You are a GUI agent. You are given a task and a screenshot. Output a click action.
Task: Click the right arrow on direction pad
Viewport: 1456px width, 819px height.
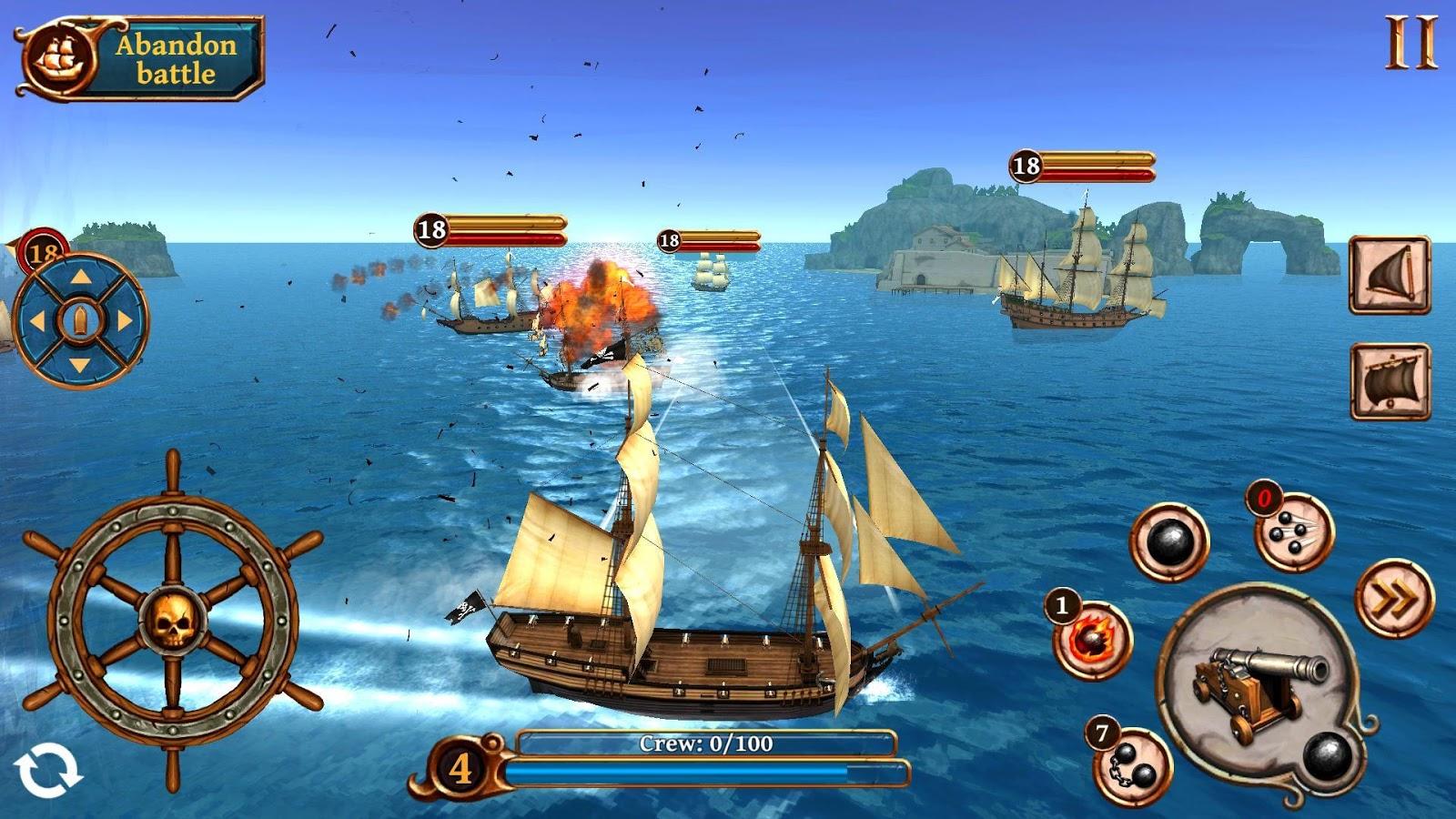(125, 320)
